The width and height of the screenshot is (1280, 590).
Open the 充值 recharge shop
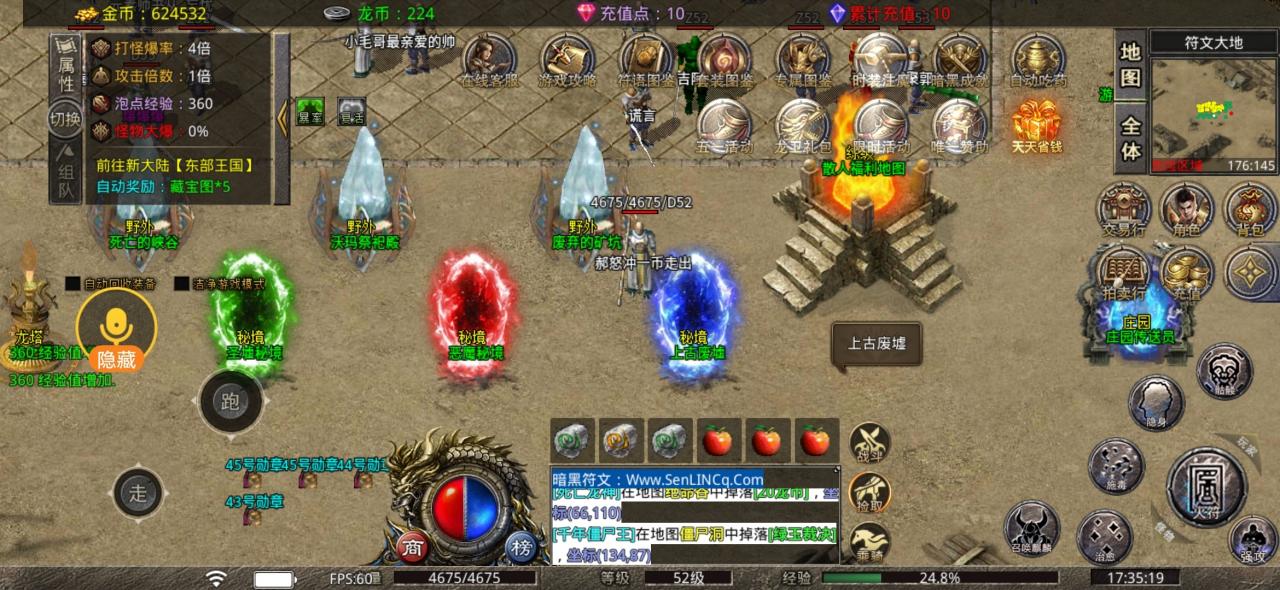pyautogui.click(x=1186, y=272)
